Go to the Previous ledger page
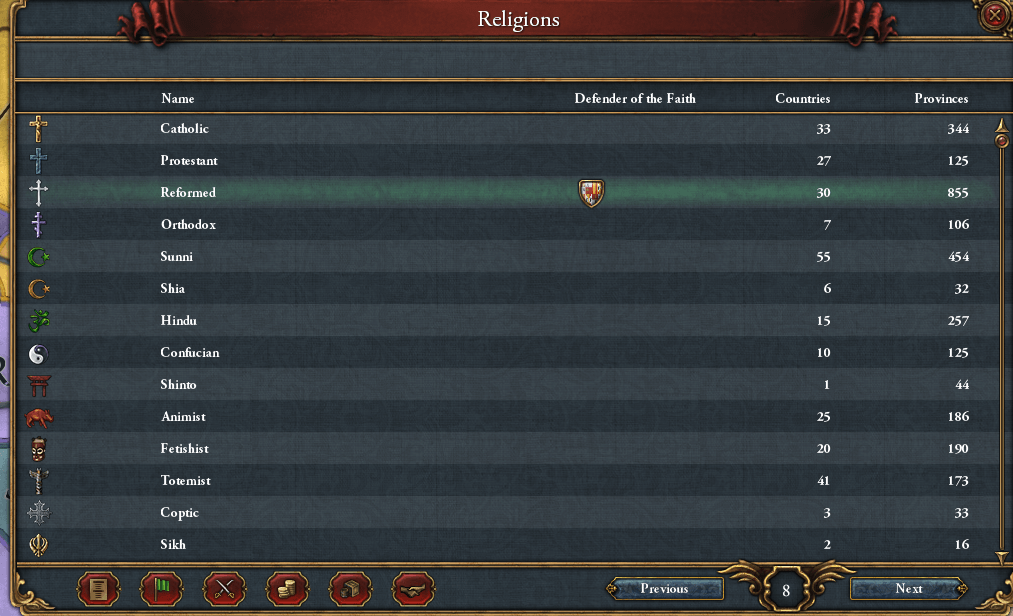Screen dimensions: 1013x616 pos(664,589)
